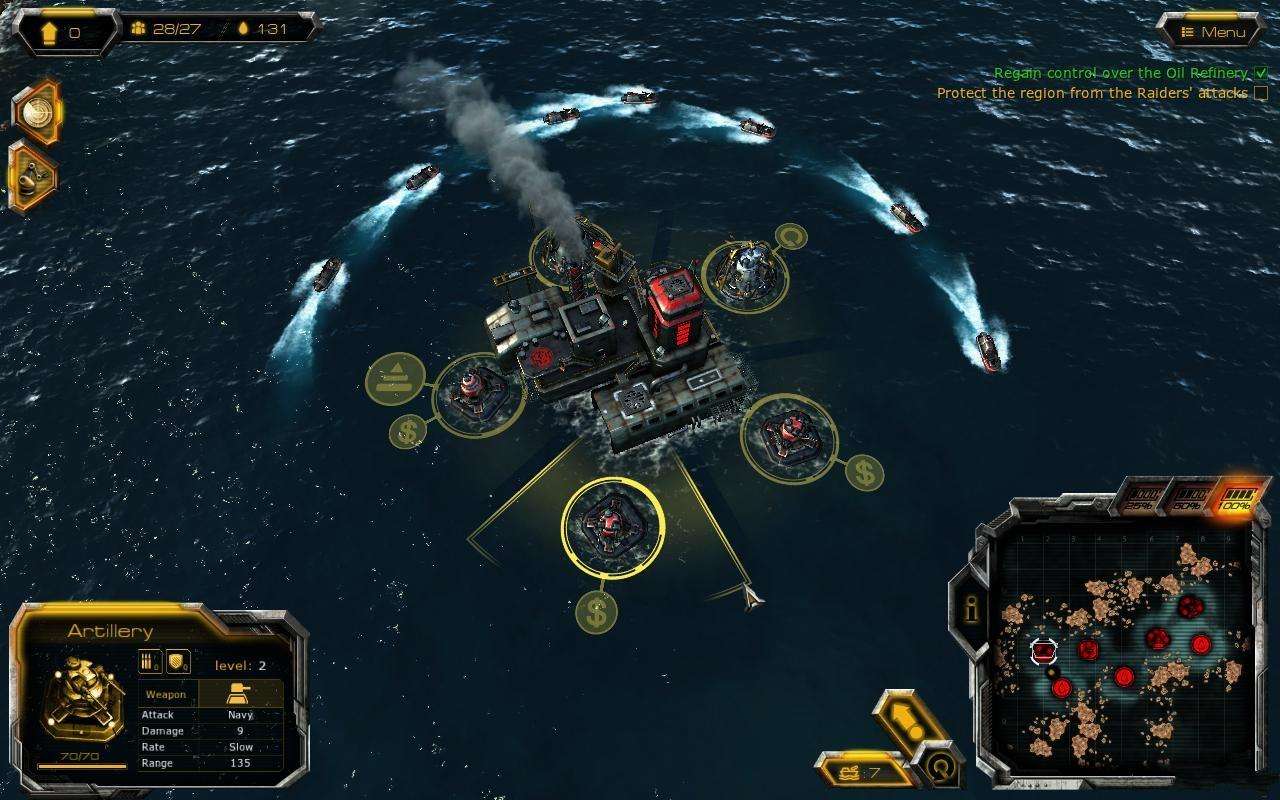The height and width of the screenshot is (800, 1280).
Task: Sell the selected Artillery turret with its dollar icon
Action: (x=597, y=612)
